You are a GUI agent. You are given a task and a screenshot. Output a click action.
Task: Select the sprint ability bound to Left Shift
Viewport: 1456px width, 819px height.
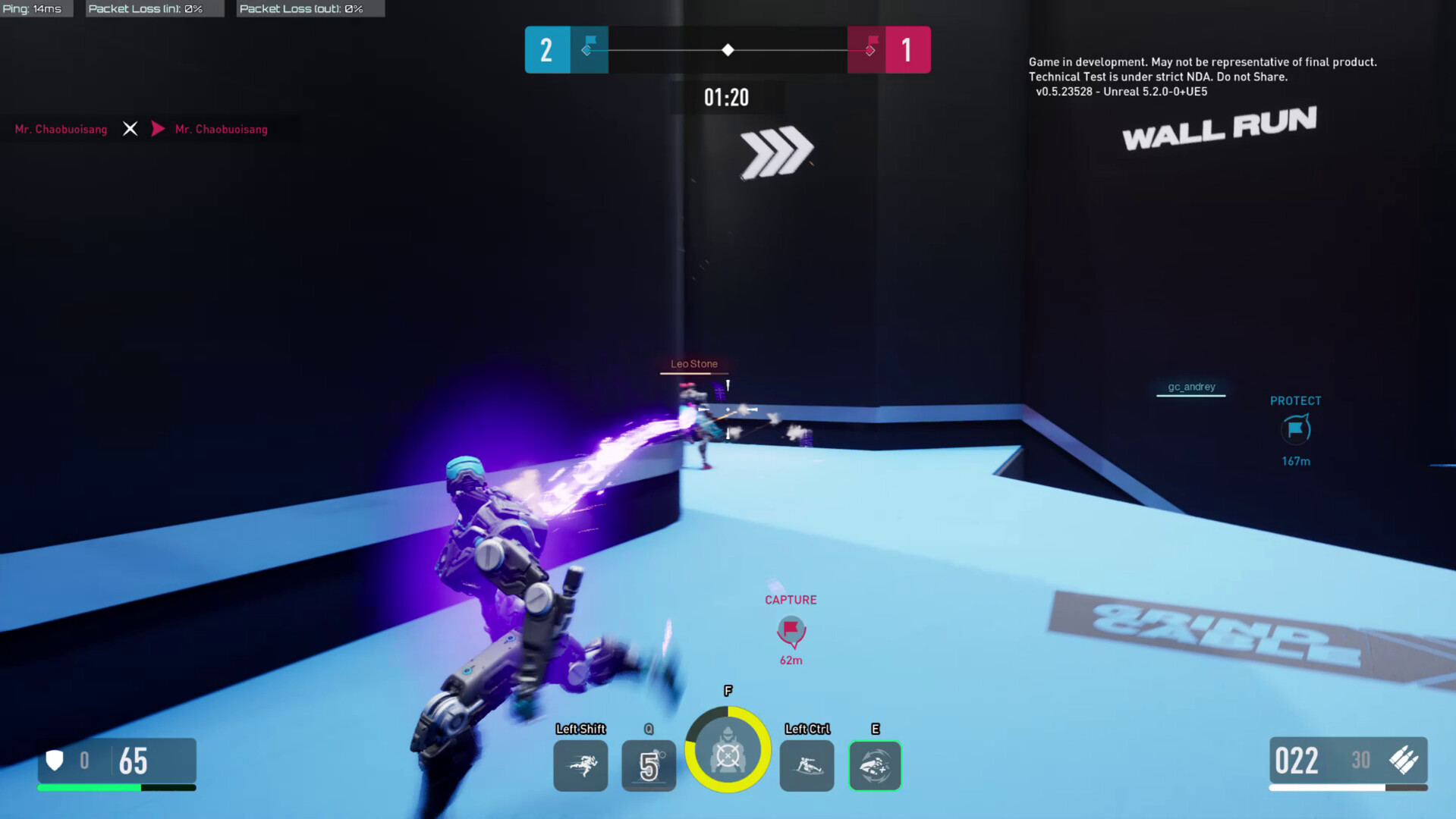tap(580, 766)
